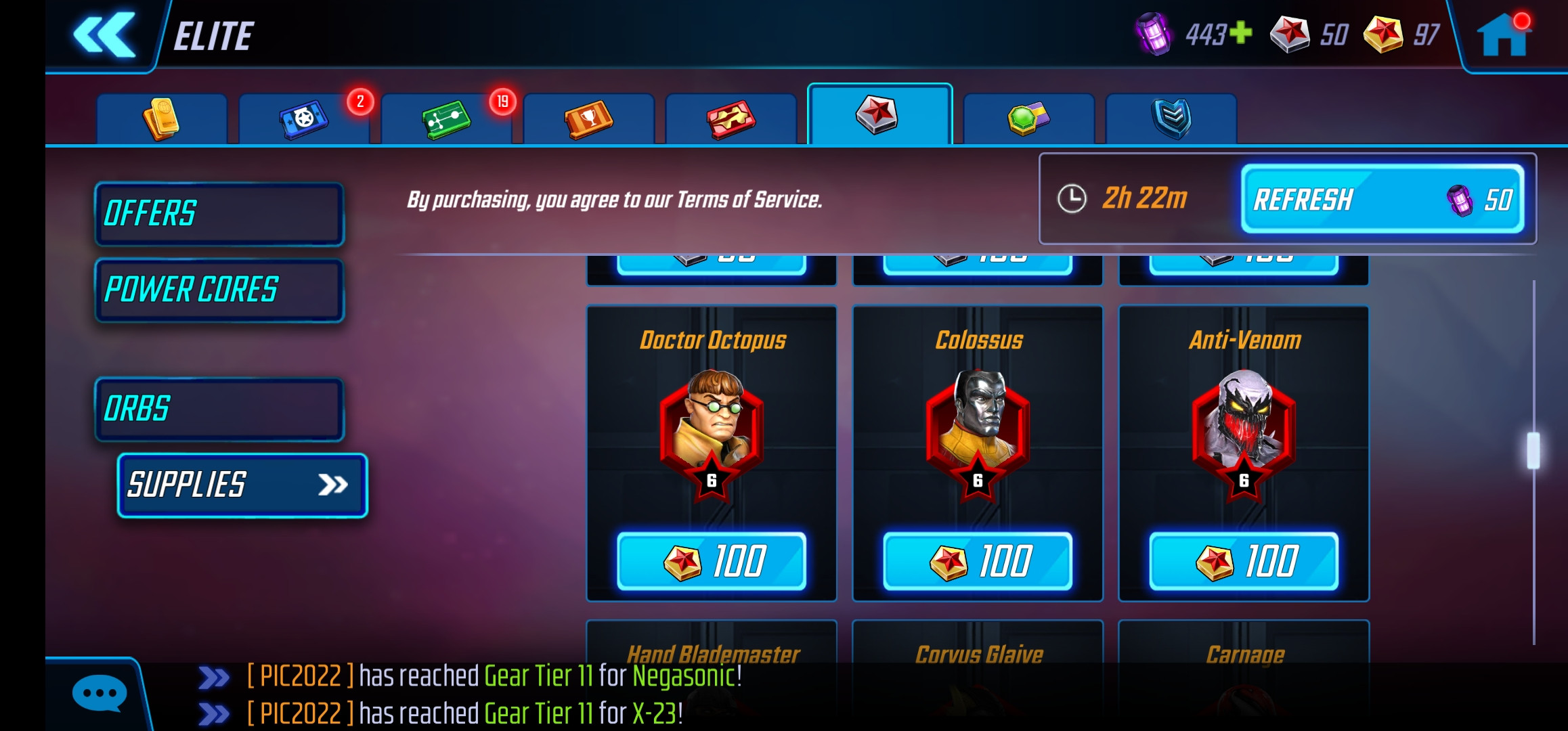Open the trophy ticket store tab
Viewport: 1568px width, 731px height.
point(588,118)
